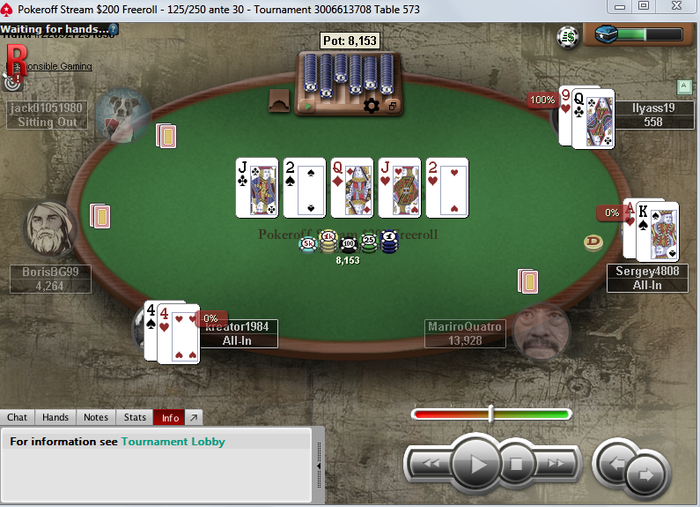
Task: Close the poker table window
Action: pos(677,8)
